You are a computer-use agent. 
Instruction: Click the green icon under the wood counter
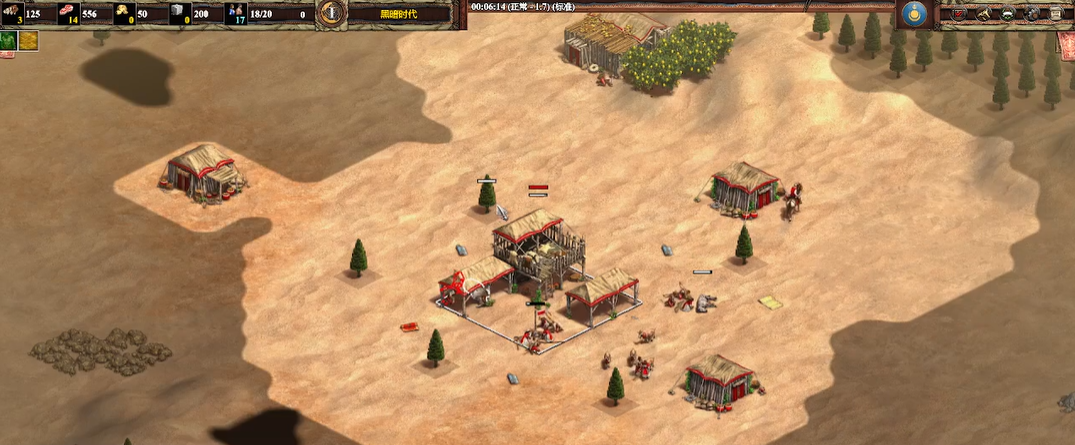coord(8,40)
